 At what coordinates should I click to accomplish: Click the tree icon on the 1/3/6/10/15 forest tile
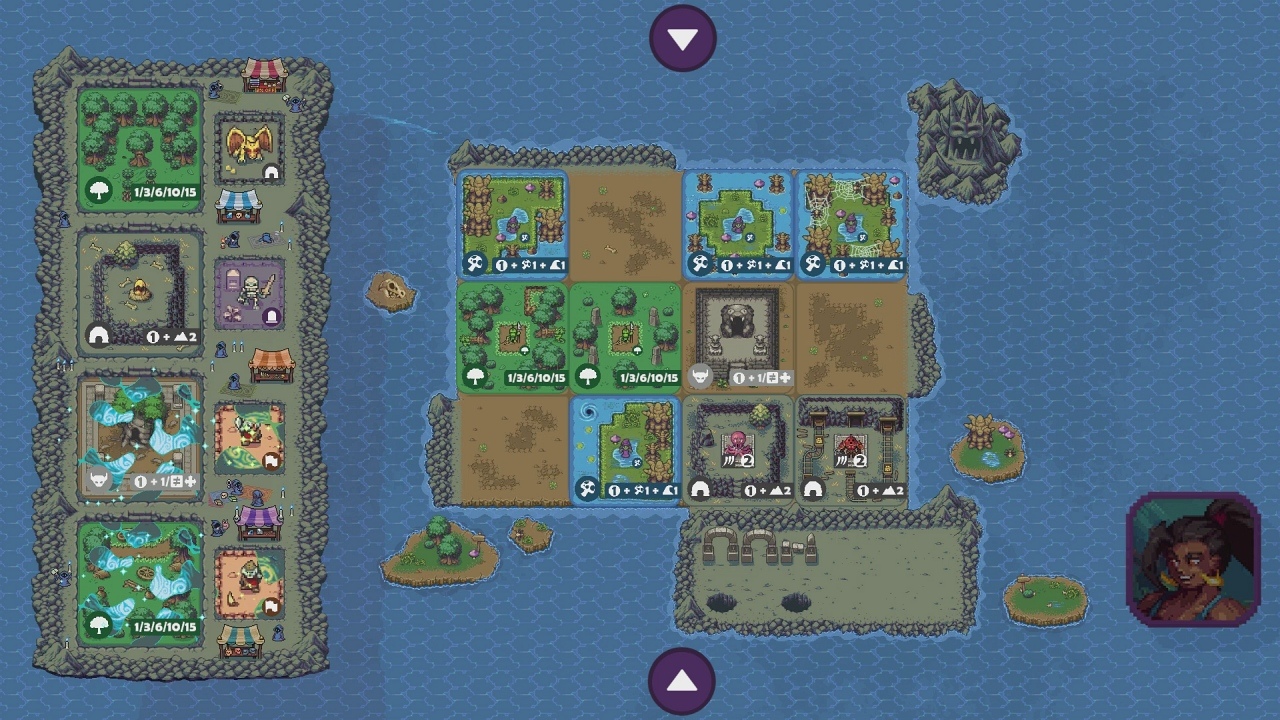(474, 379)
